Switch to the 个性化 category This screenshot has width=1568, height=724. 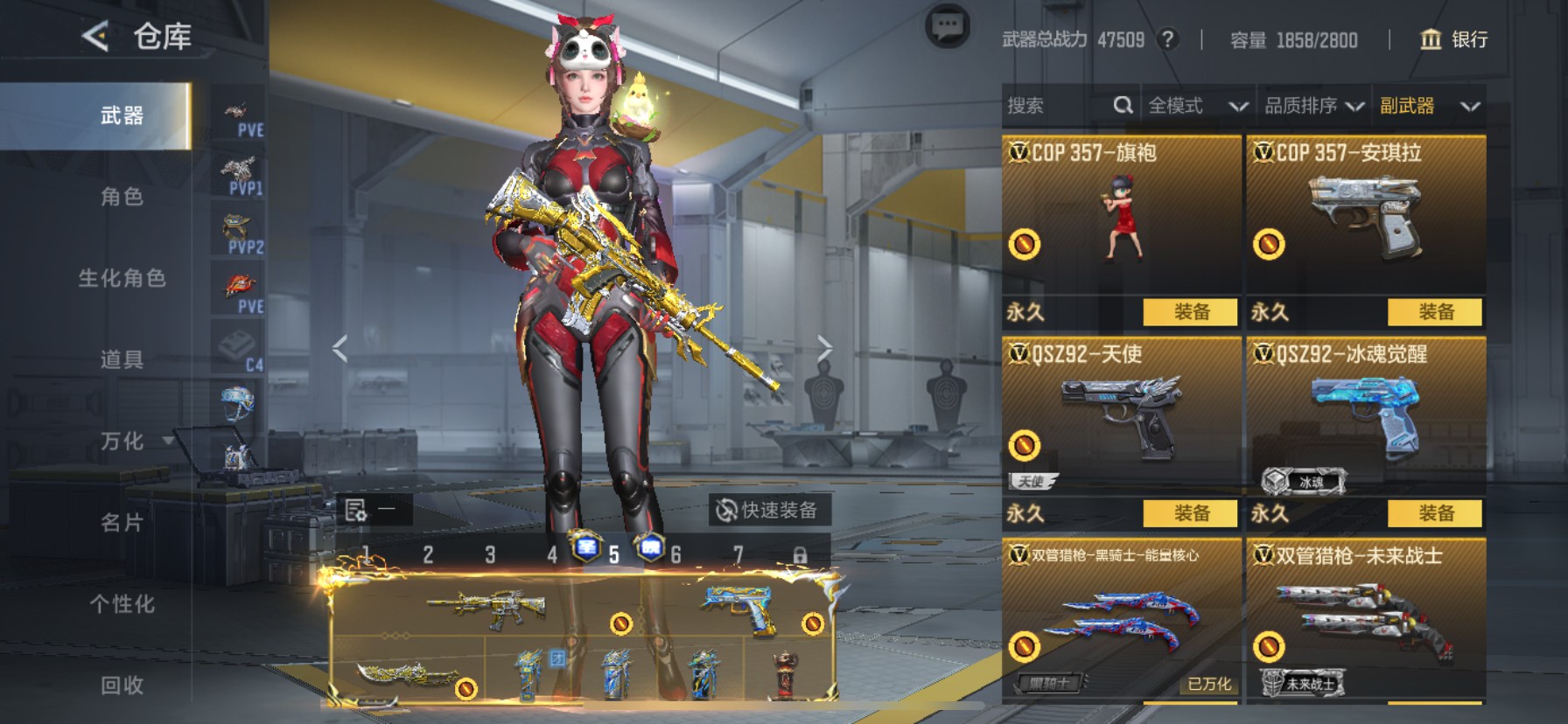coord(122,604)
